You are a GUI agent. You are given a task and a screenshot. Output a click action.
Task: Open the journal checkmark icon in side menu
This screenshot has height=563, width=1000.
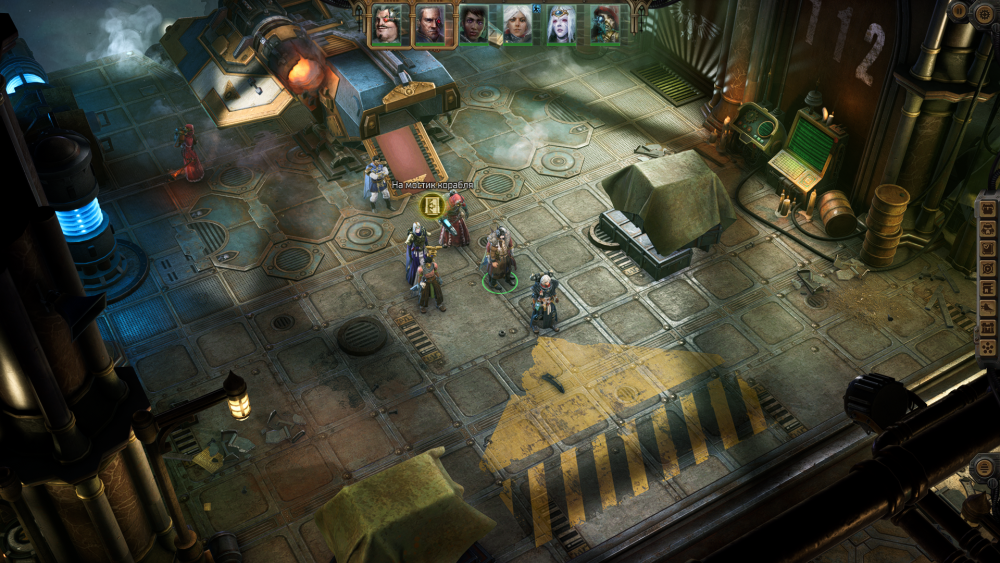pos(988,250)
